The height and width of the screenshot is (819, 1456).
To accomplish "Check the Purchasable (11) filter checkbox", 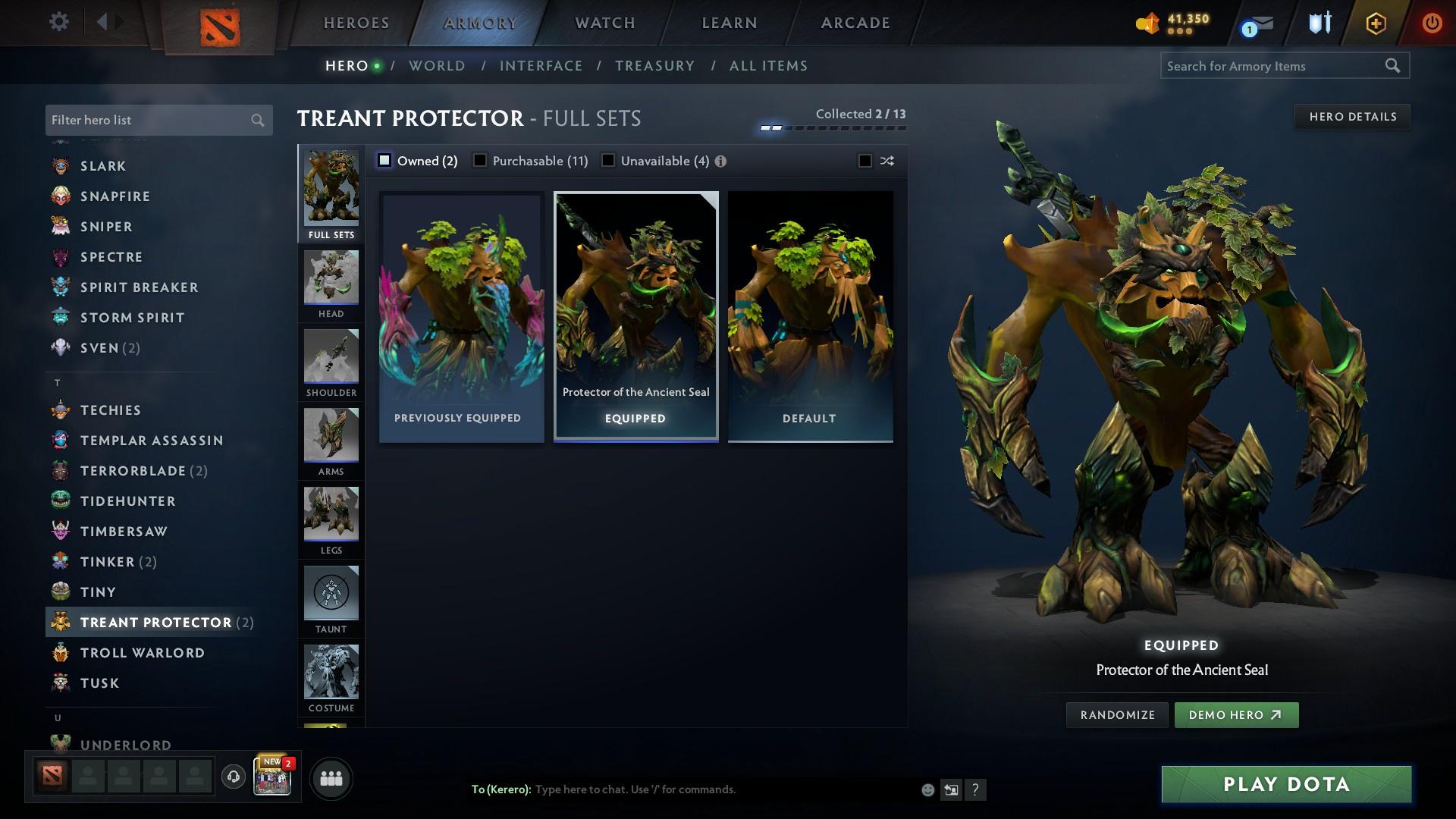I will (480, 160).
